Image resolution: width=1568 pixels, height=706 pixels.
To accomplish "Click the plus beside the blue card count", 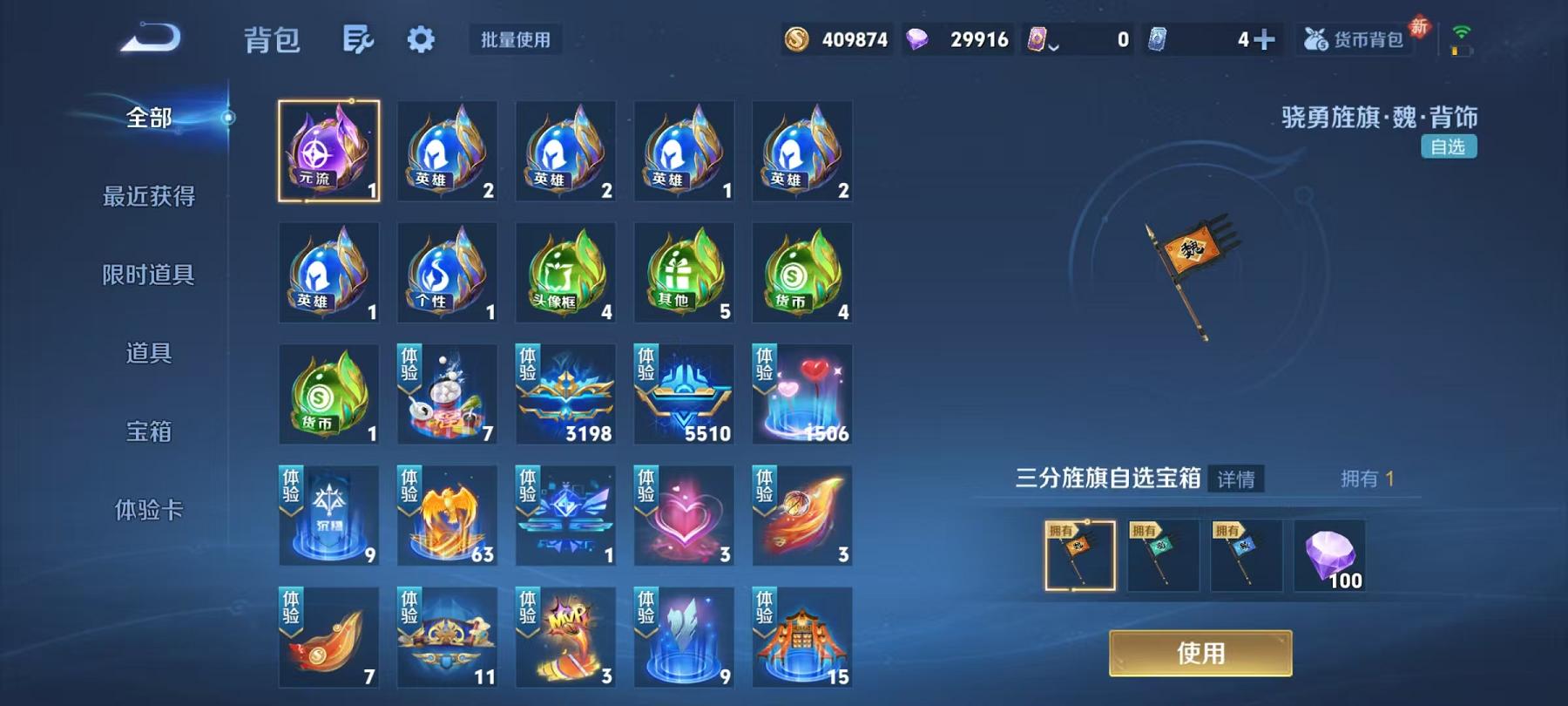I will coord(1265,38).
